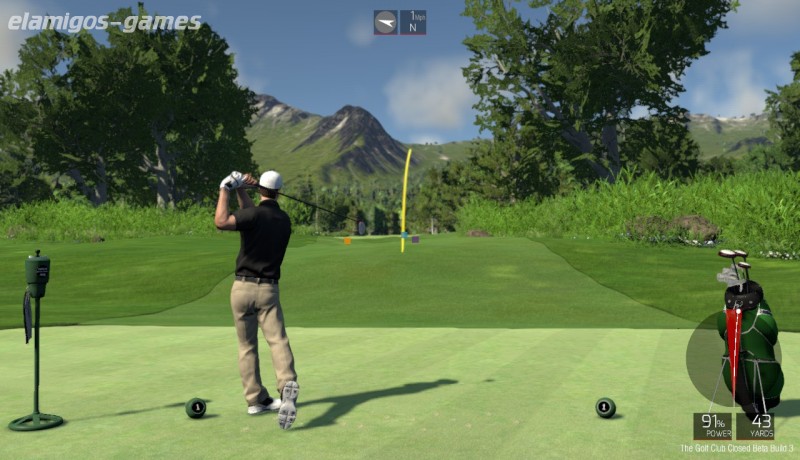Click the wind direction indicator icon
Image resolution: width=800 pixels, height=460 pixels.
pyautogui.click(x=386, y=22)
